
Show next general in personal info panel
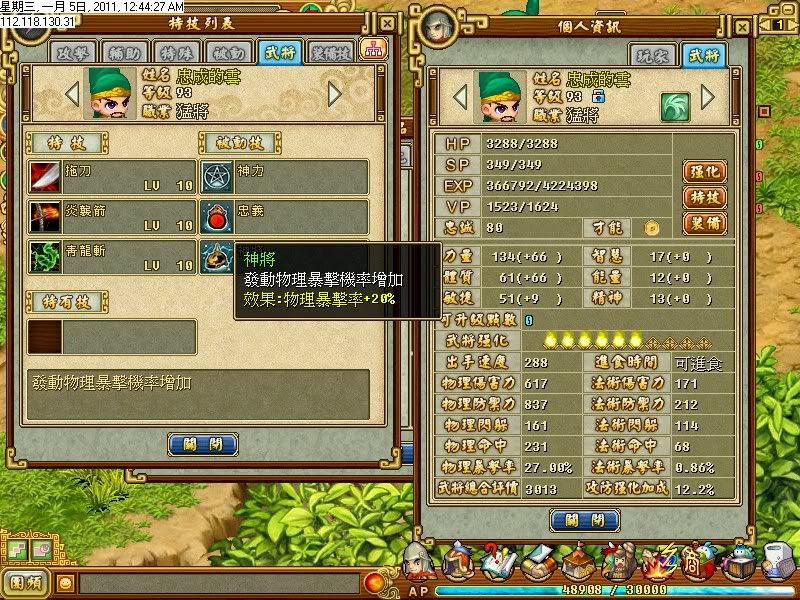pyautogui.click(x=708, y=97)
